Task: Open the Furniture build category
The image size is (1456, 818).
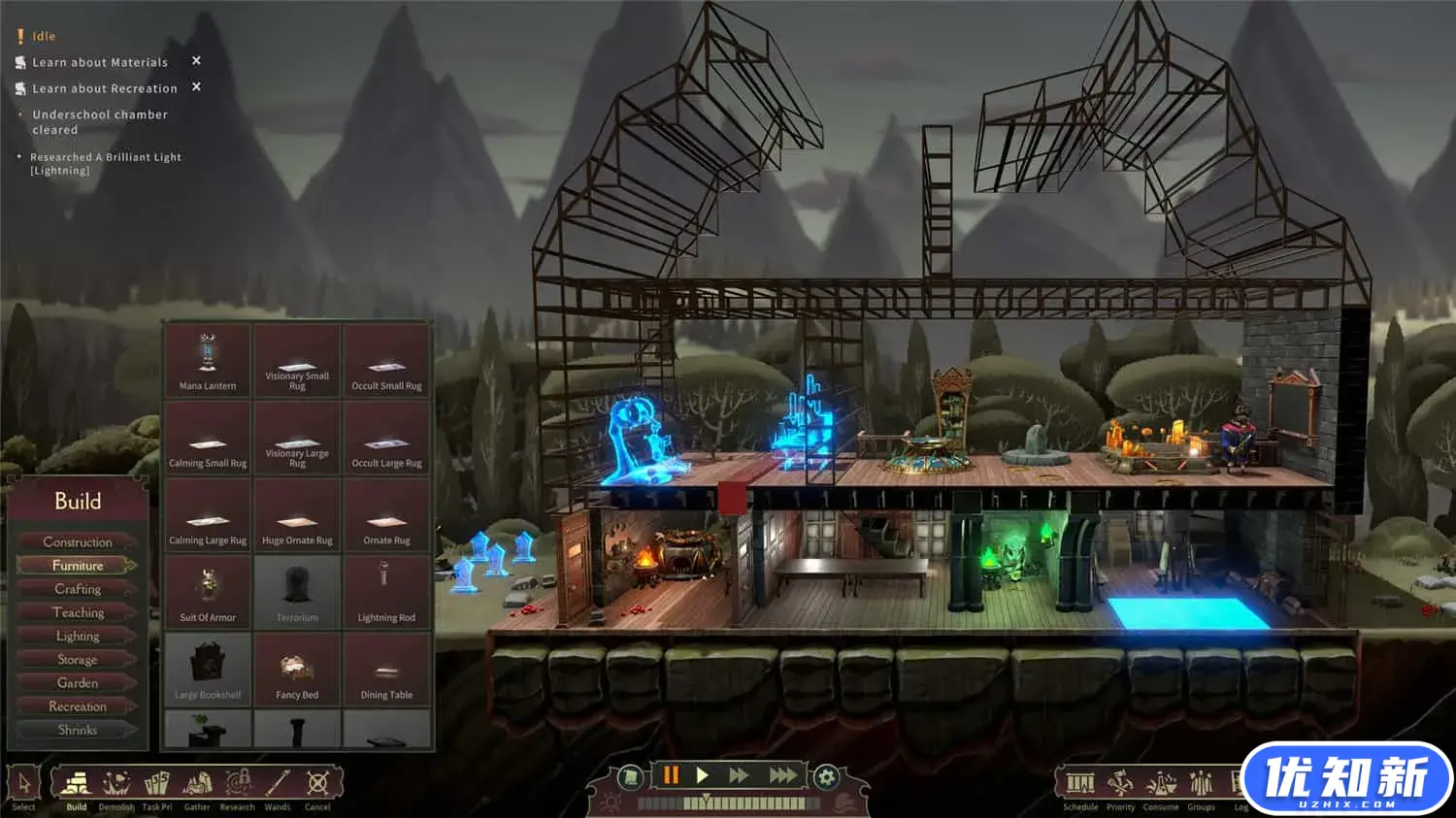Action: 78,566
